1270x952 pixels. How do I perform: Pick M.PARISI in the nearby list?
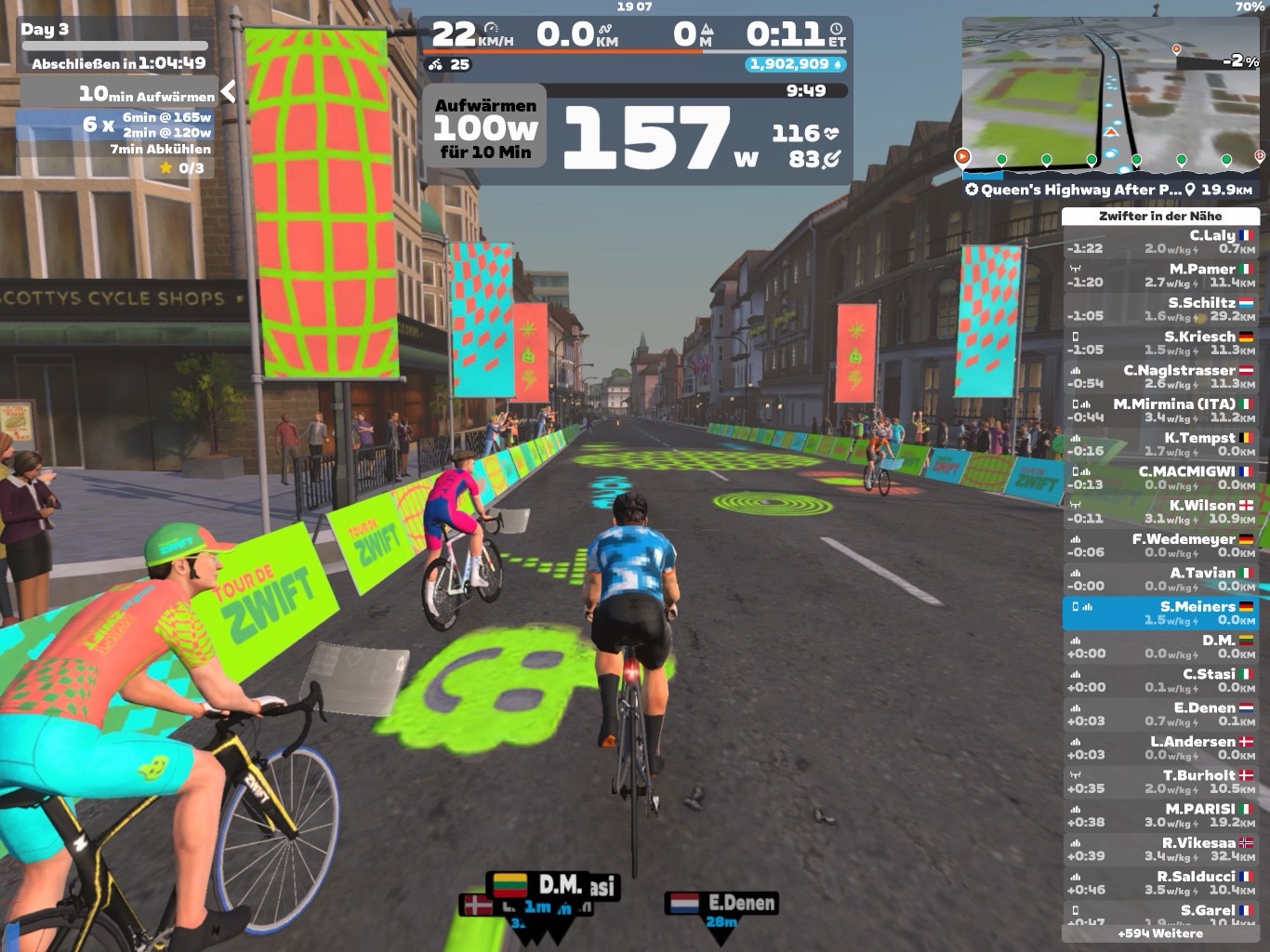[1160, 815]
